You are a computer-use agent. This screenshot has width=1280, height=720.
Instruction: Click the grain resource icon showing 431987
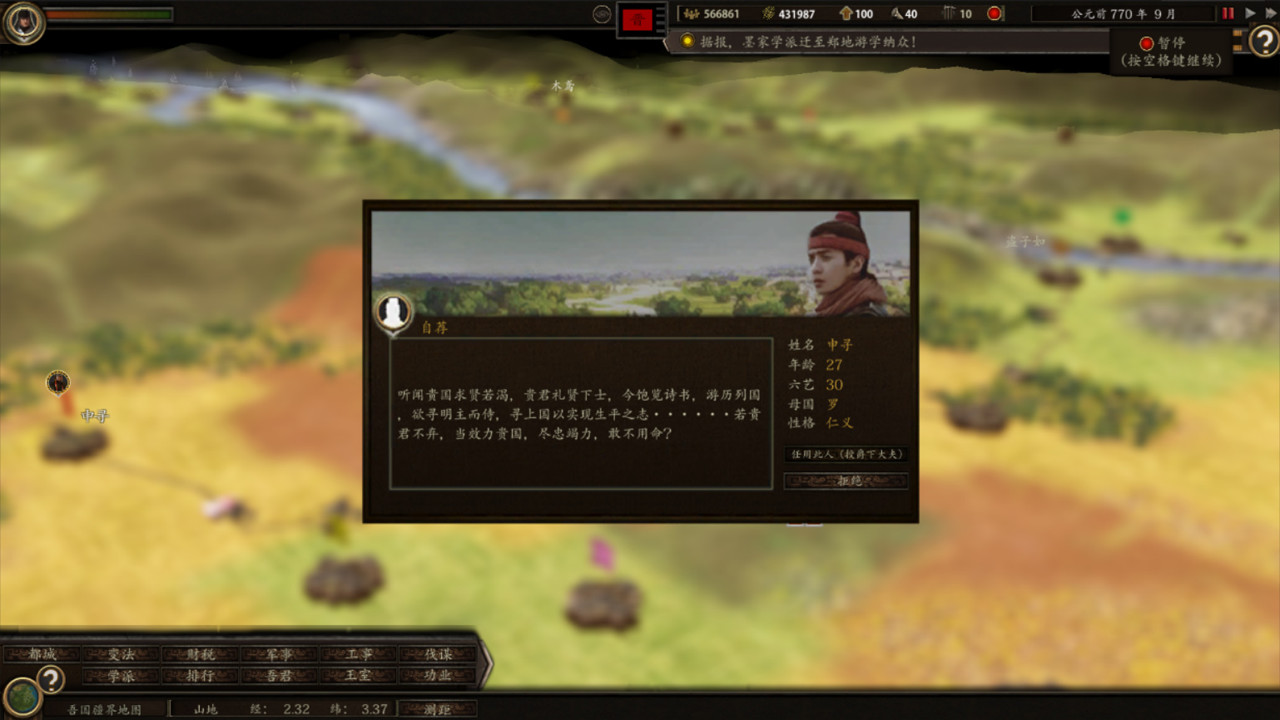coord(766,13)
